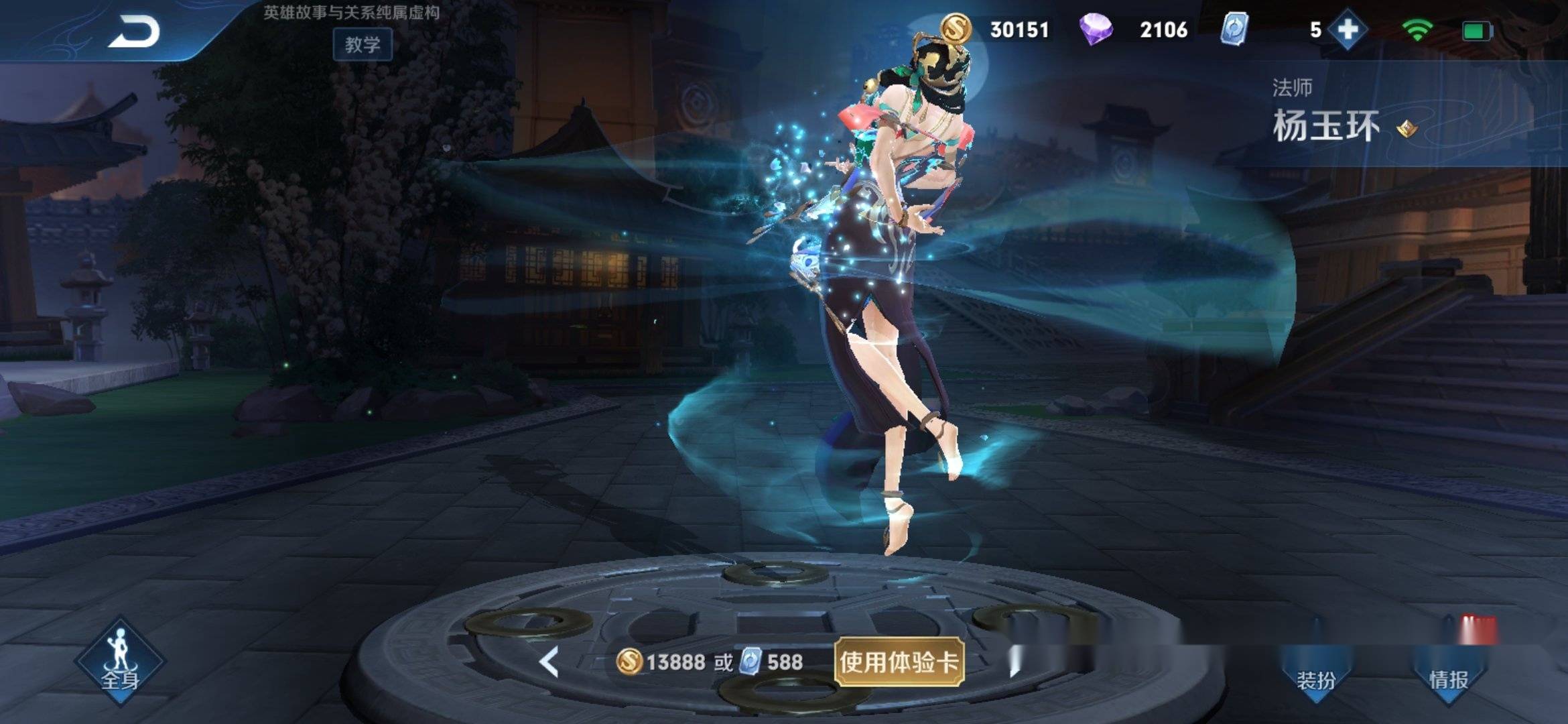Select the hero badge beside 杨玉环

1407,127
